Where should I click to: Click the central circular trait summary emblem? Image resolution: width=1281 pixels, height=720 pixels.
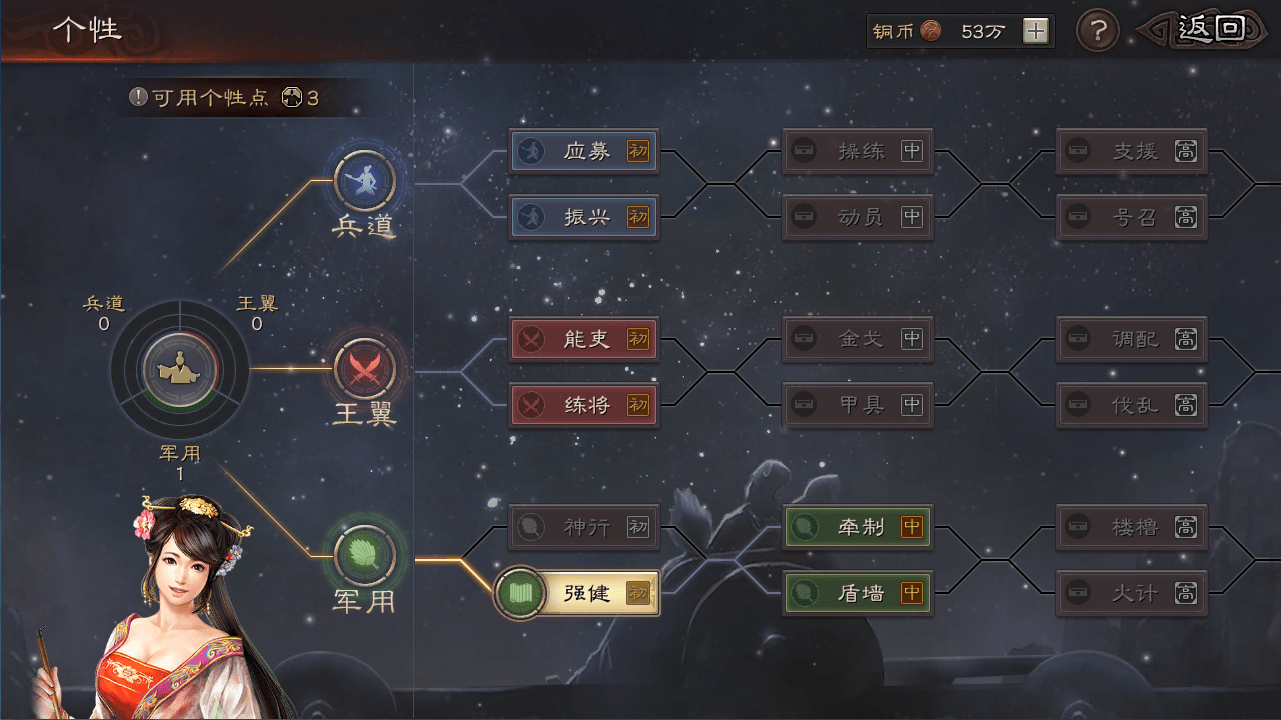180,369
